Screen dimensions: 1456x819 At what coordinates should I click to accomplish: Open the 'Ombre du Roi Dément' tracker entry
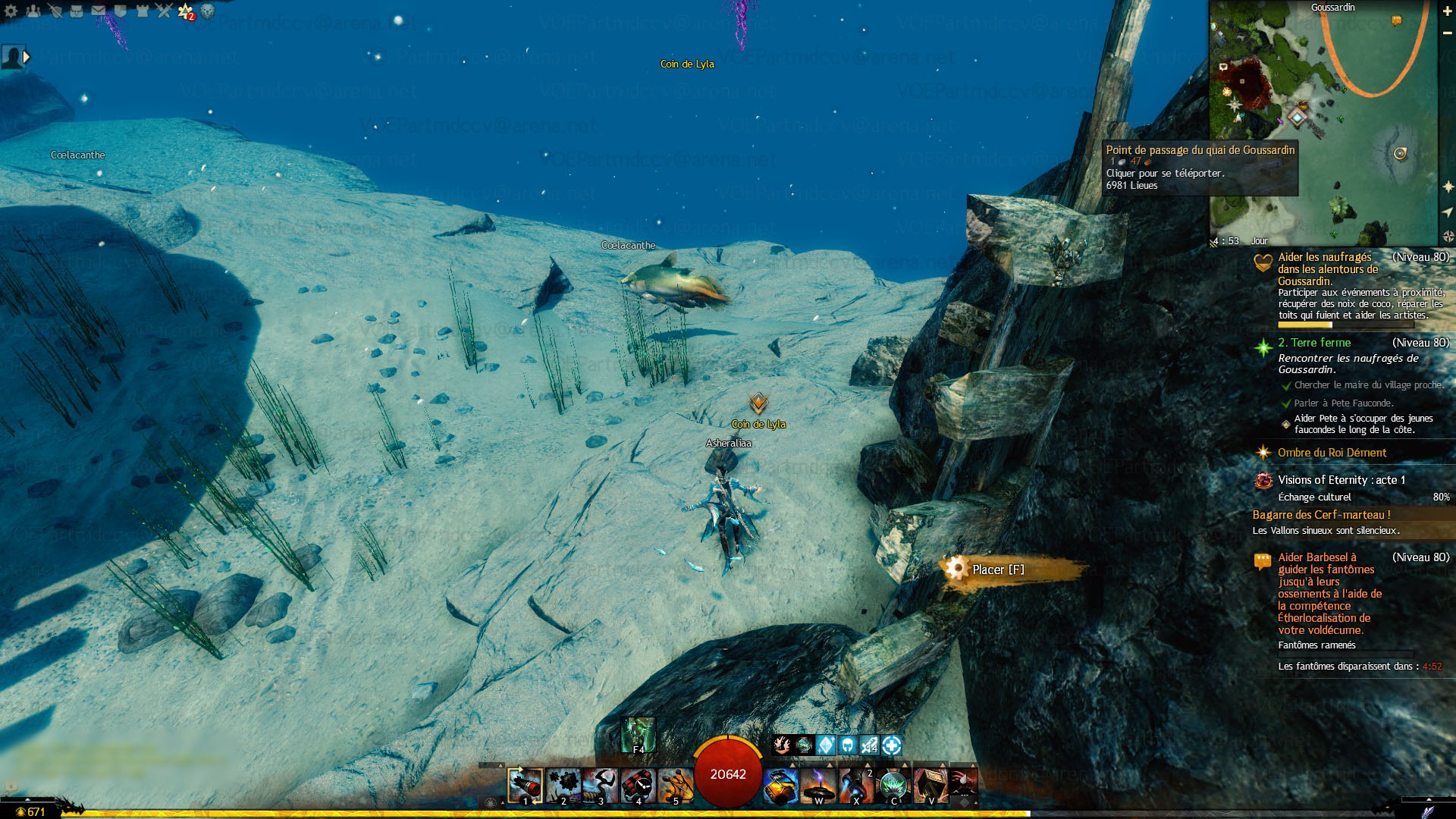point(1332,453)
